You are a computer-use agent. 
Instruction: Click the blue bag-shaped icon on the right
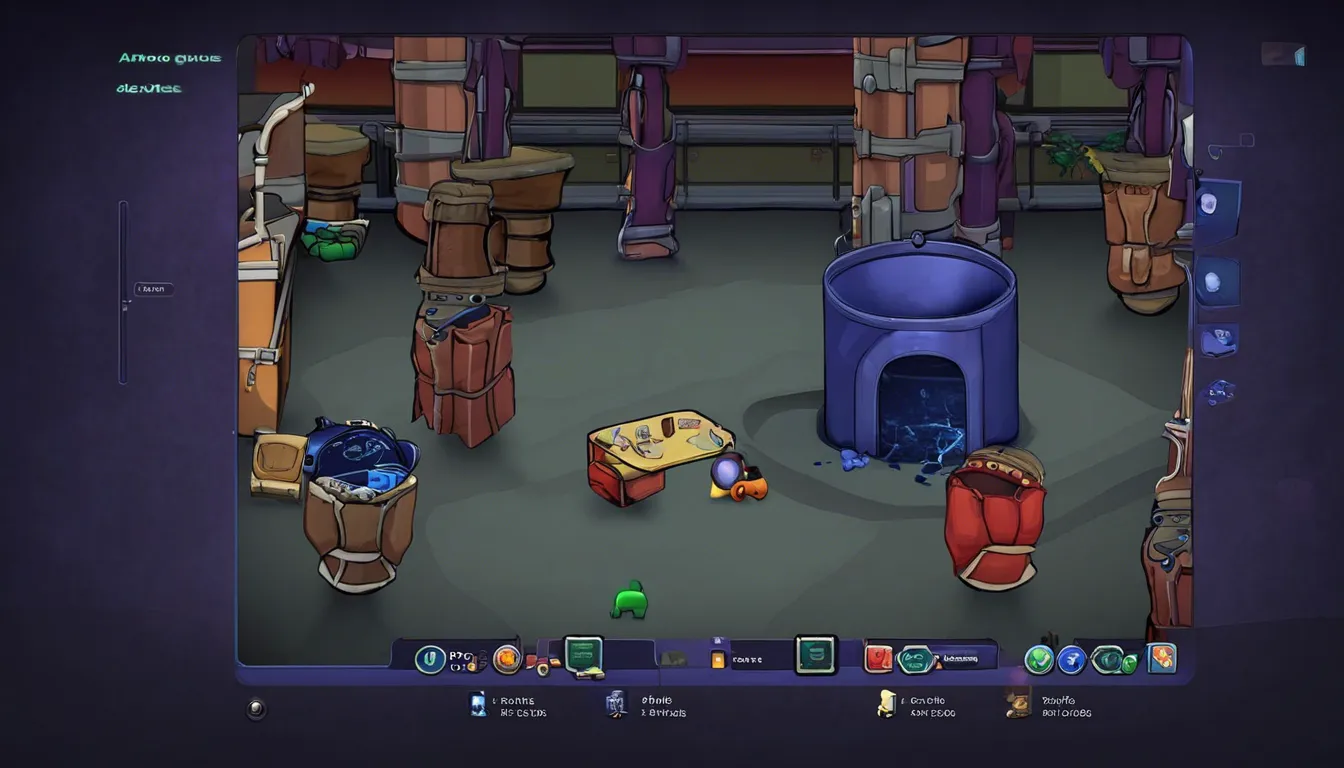pos(1218,341)
